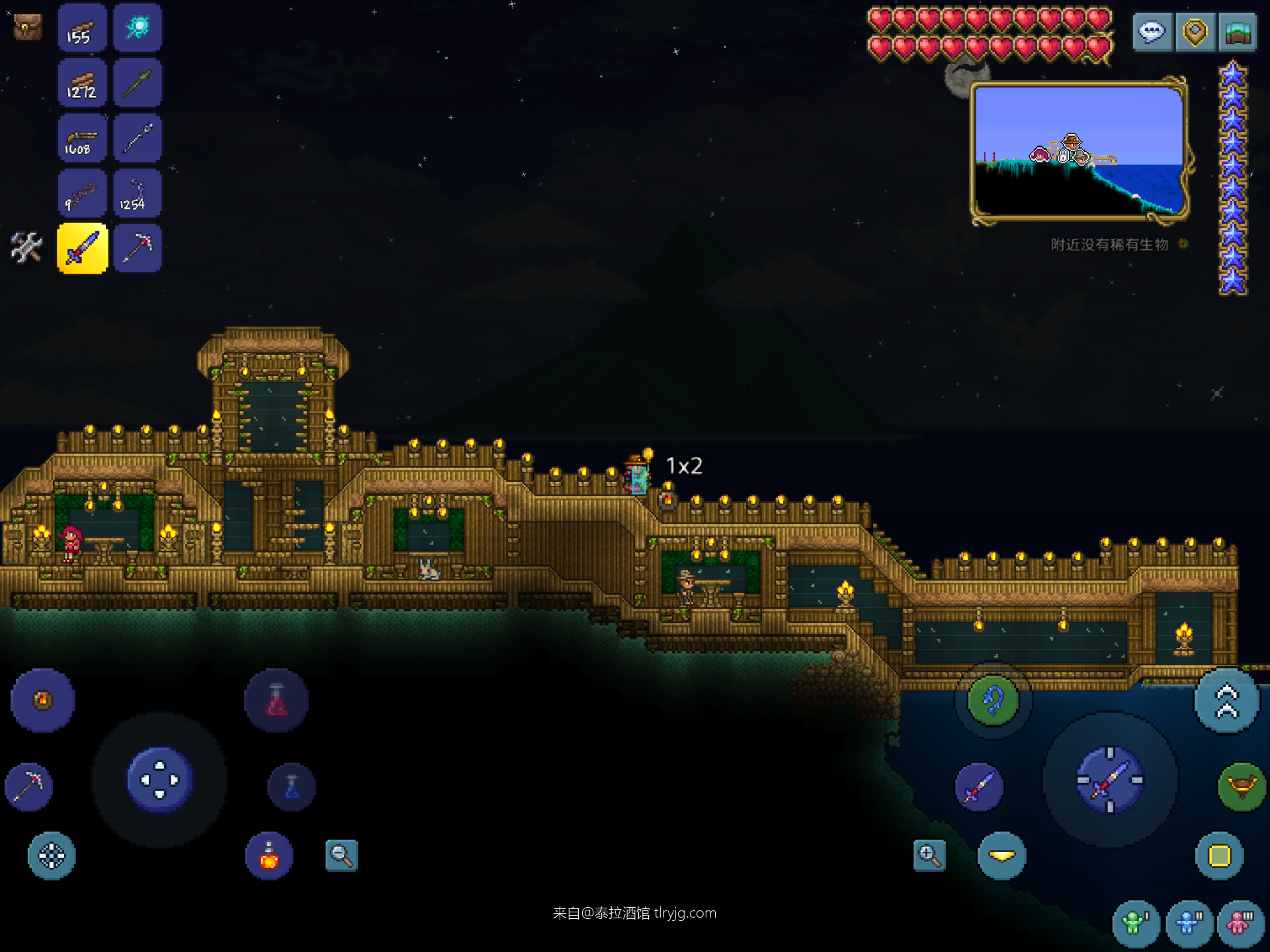Activate the grappling hook button
The width and height of the screenshot is (1270, 952).
click(992, 700)
